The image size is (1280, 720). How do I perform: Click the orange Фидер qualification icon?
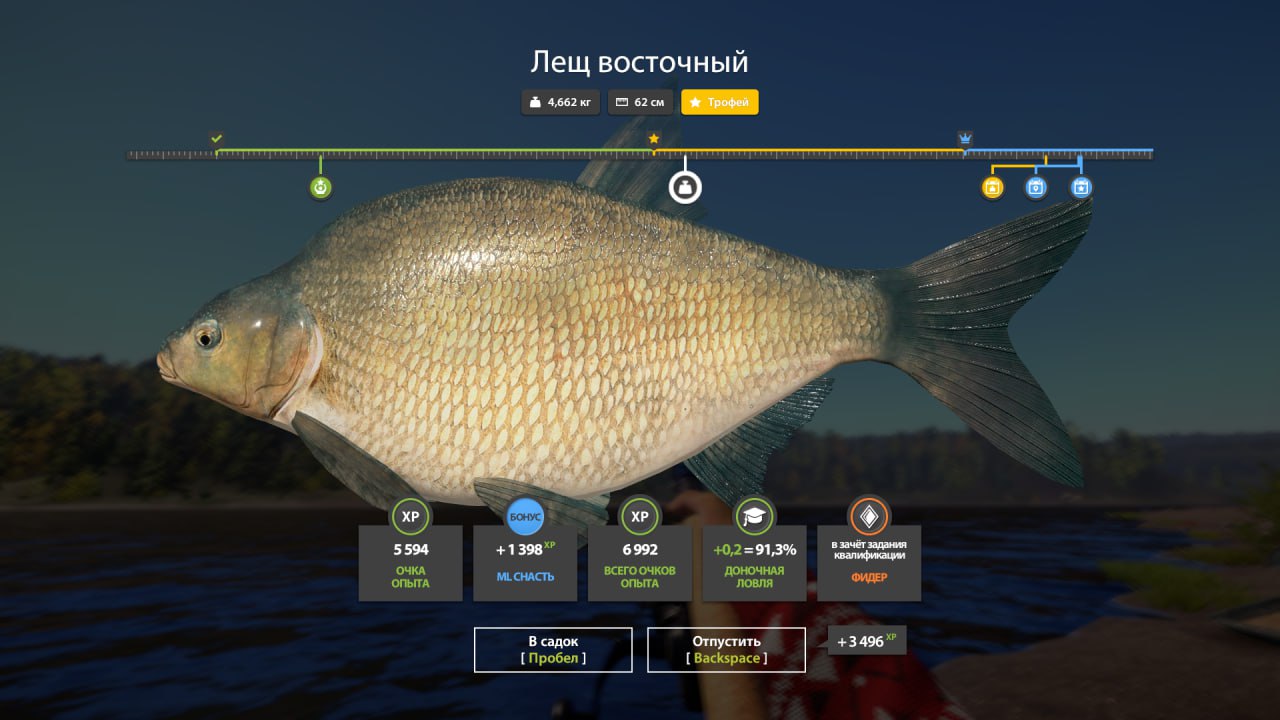click(x=869, y=517)
